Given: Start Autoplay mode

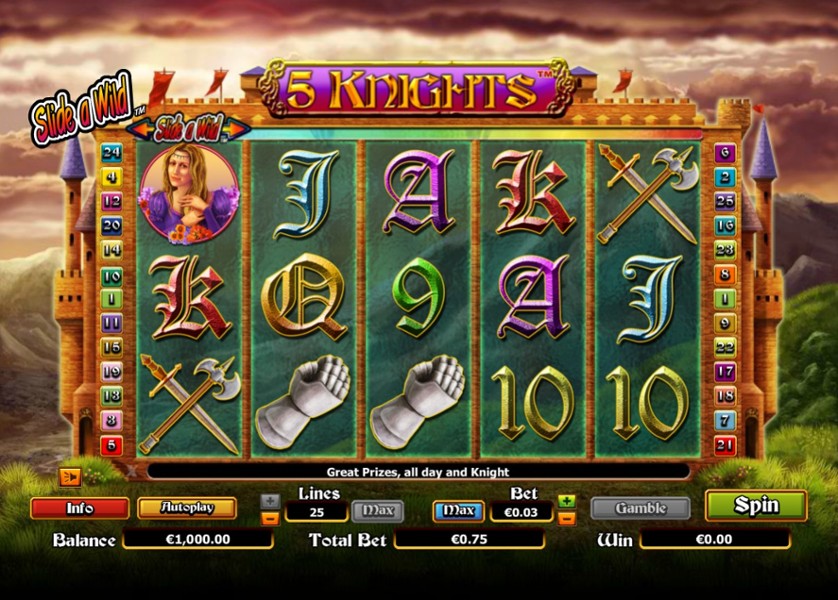Looking at the screenshot, I should coord(186,508).
